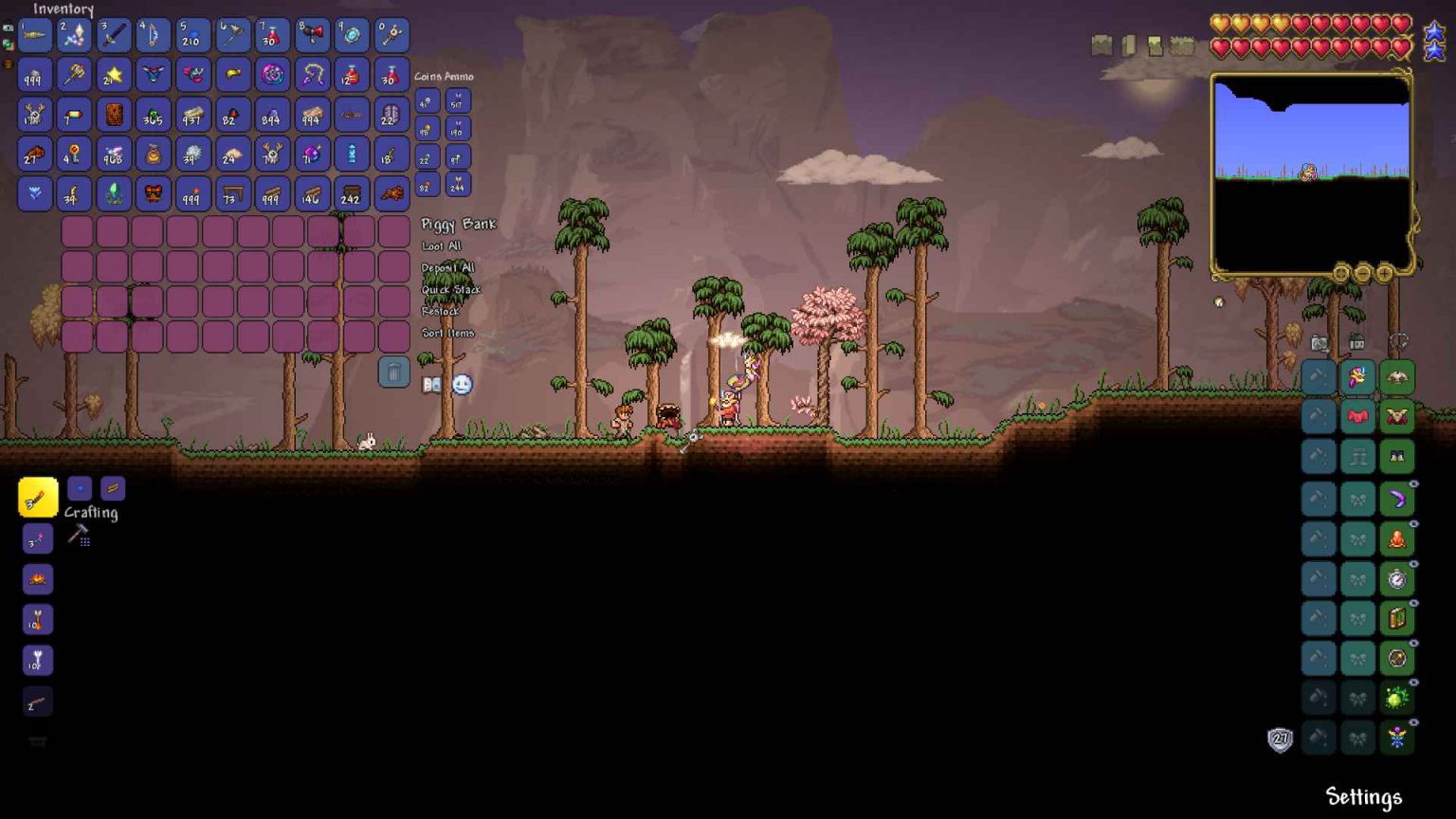Click the top dye slot in the equipment column
The width and height of the screenshot is (1456, 819).
coord(1318,376)
